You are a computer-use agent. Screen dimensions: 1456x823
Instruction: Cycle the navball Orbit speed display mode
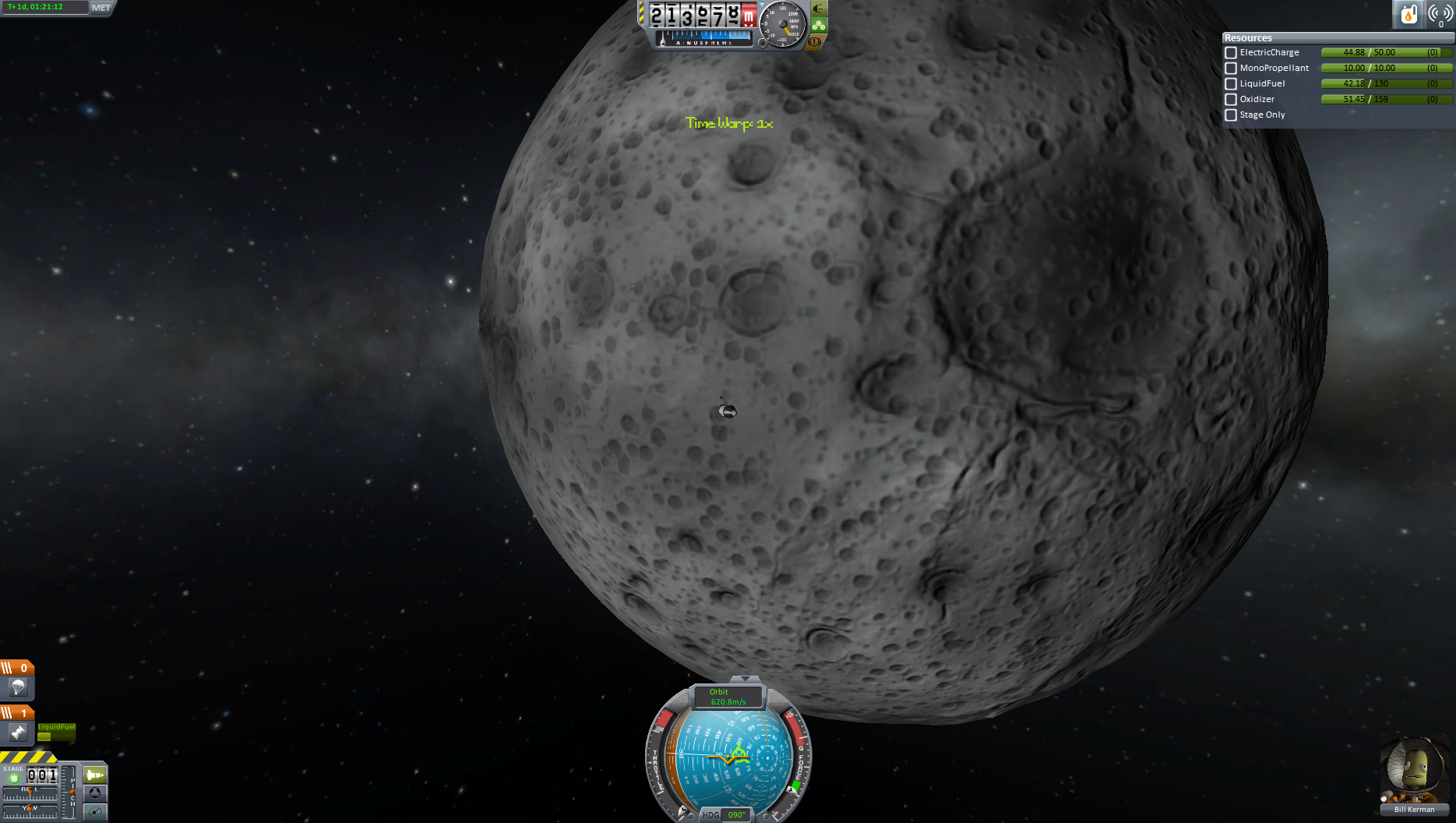[x=728, y=697]
